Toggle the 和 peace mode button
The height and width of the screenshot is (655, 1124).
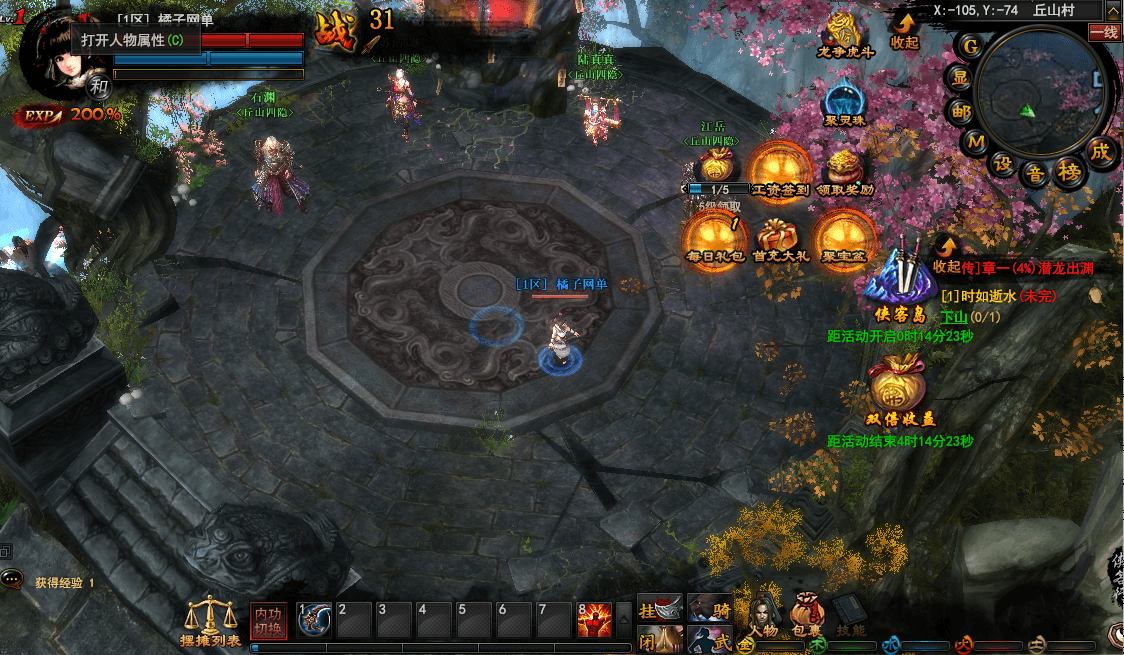pos(99,86)
